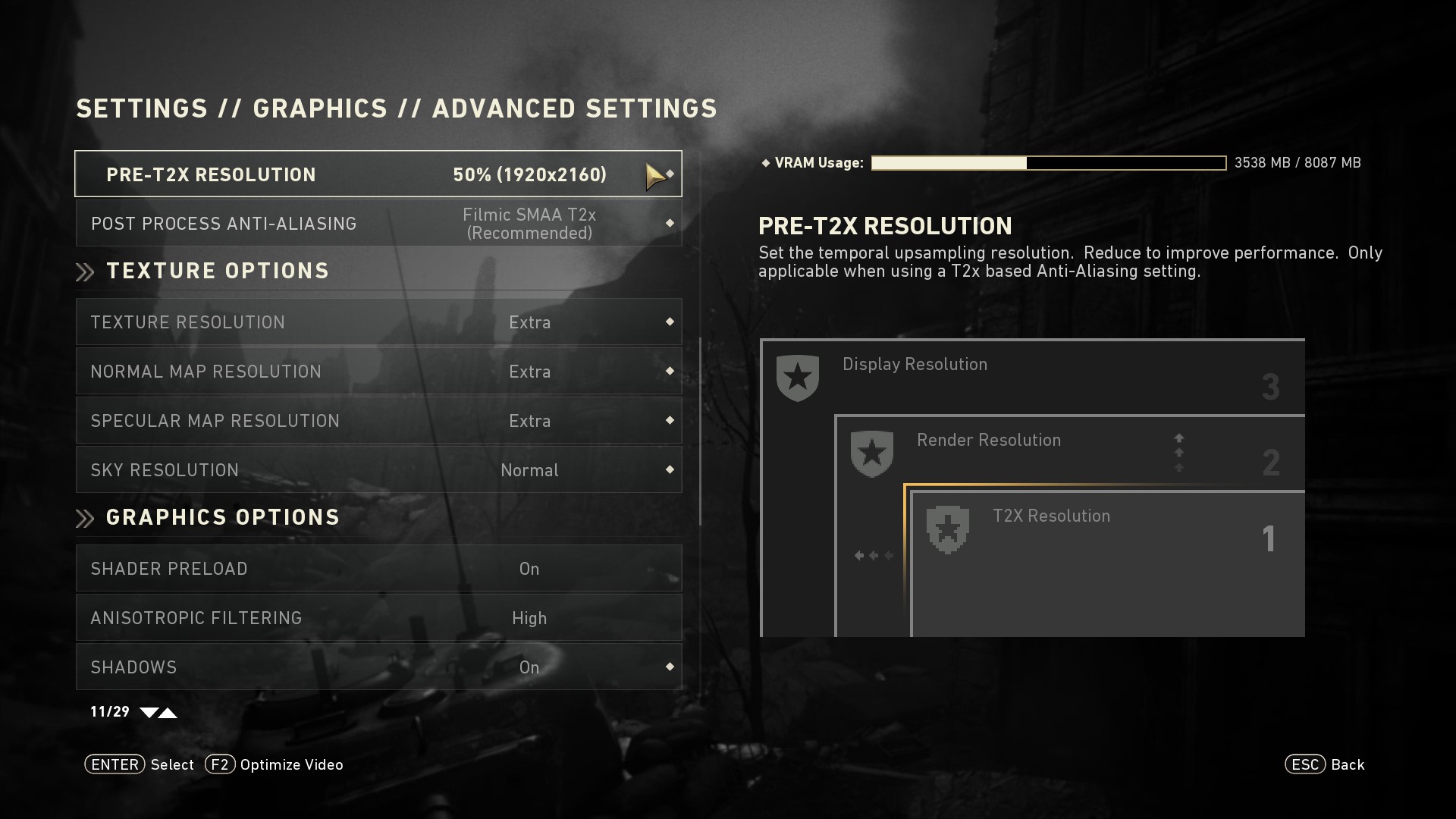Toggle the Shadows setting

(378, 667)
